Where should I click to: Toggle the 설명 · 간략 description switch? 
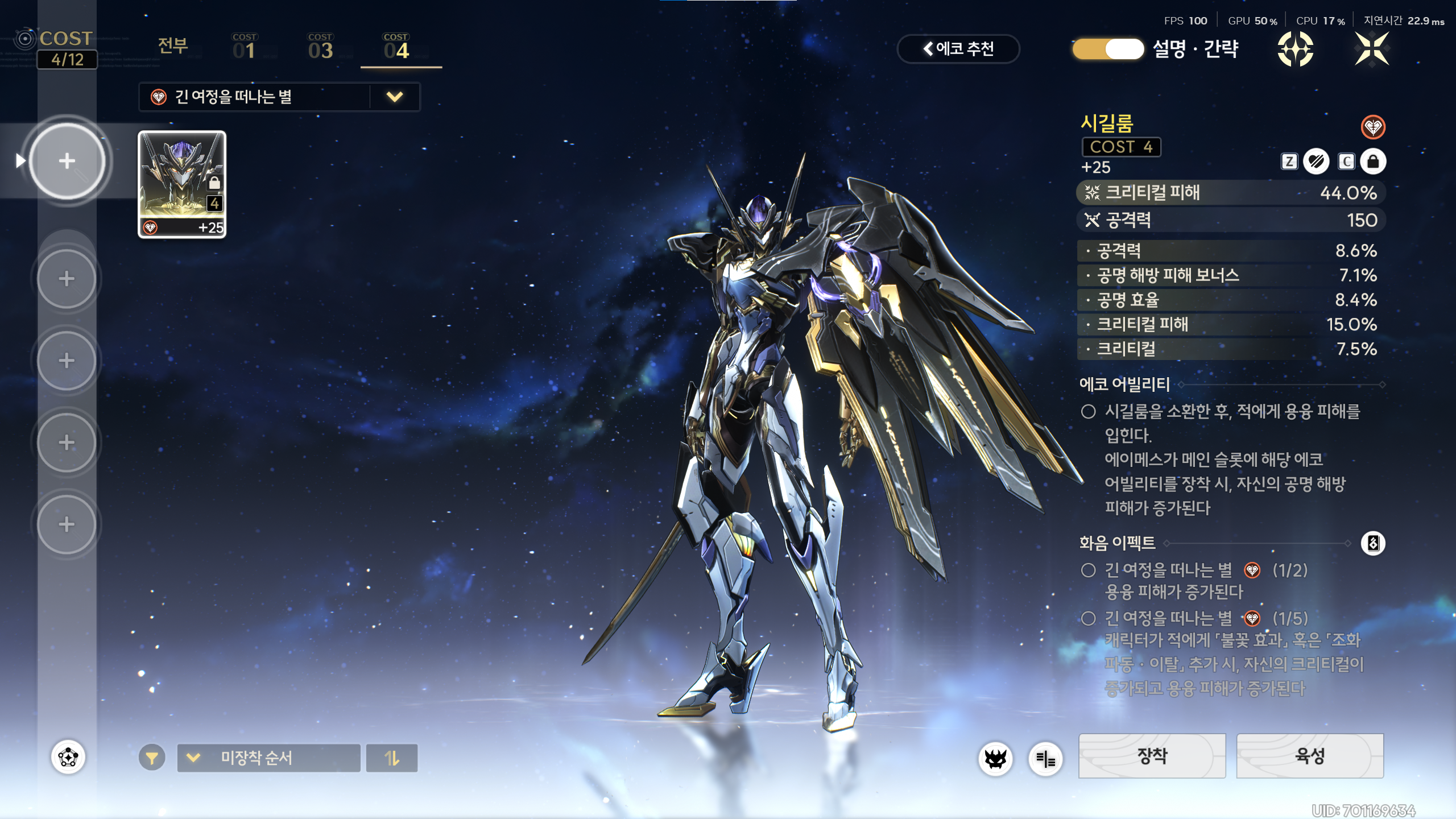click(1108, 49)
